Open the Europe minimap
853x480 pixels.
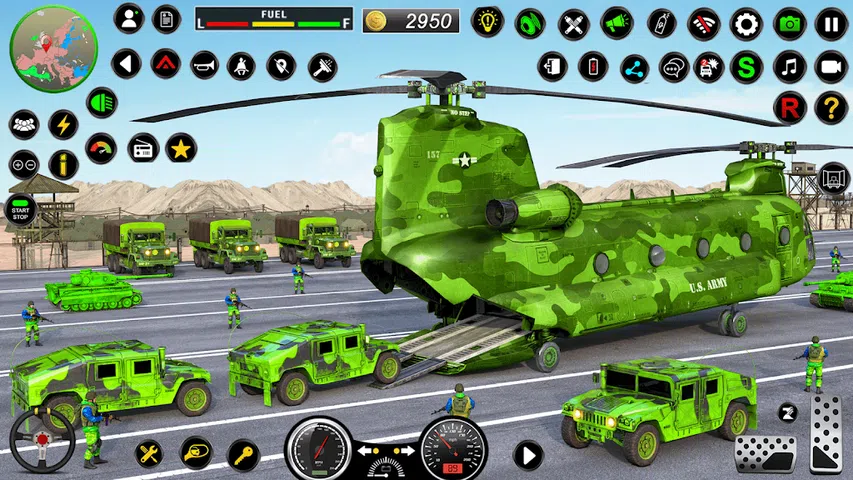click(54, 48)
